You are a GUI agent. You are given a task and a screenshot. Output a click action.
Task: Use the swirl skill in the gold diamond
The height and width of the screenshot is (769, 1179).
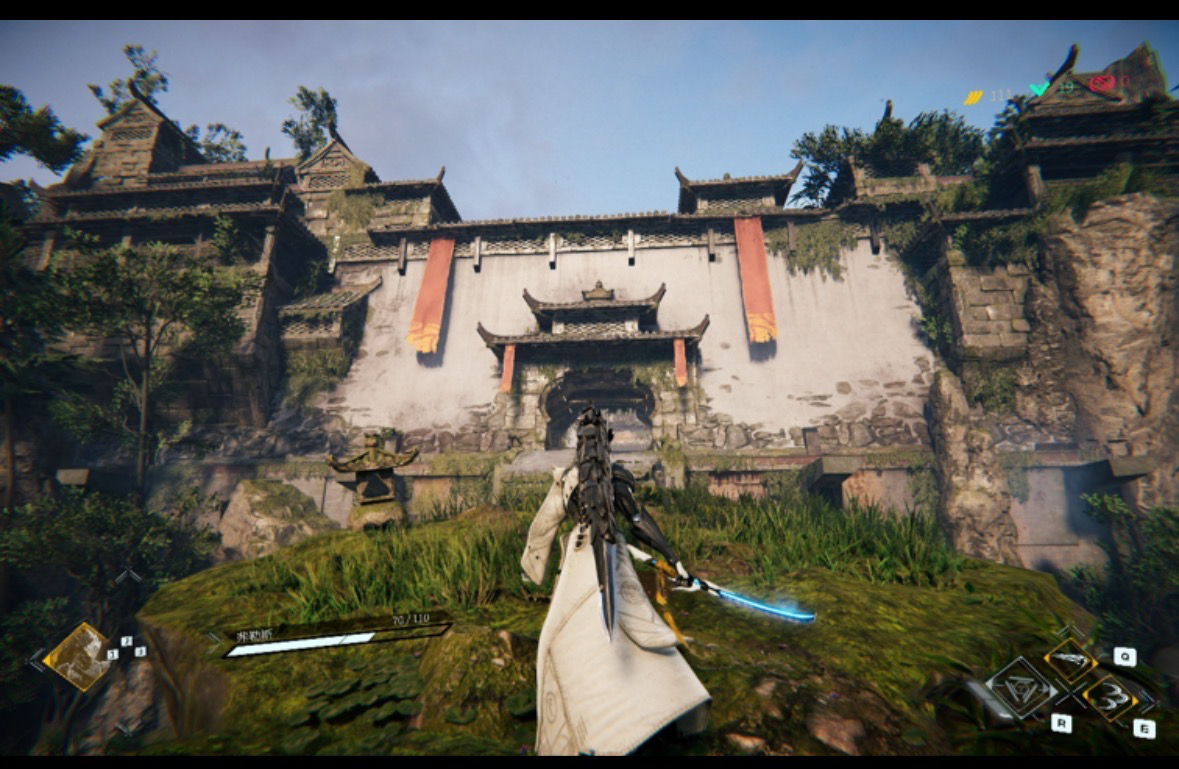point(1109,696)
